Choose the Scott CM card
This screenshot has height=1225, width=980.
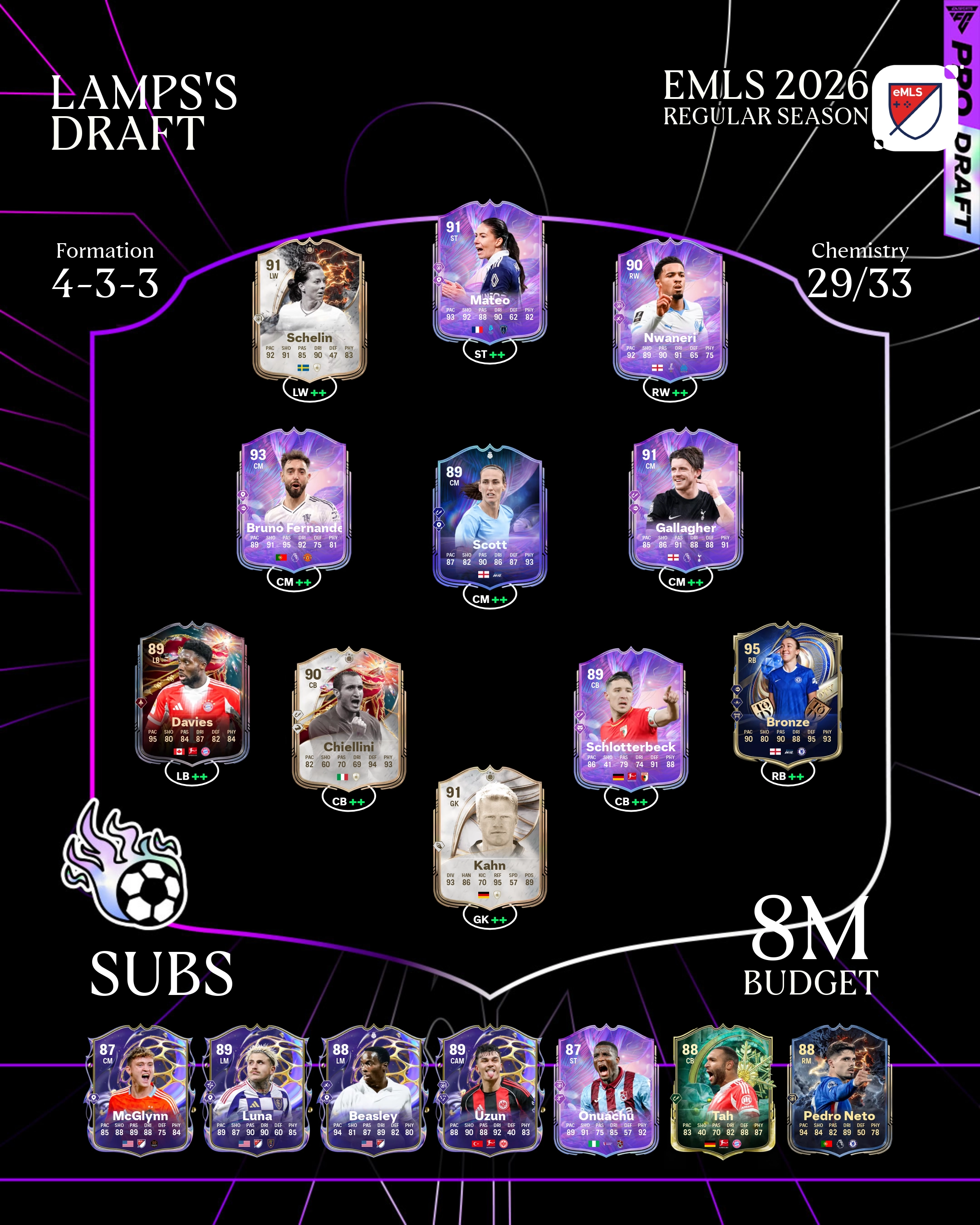490,516
